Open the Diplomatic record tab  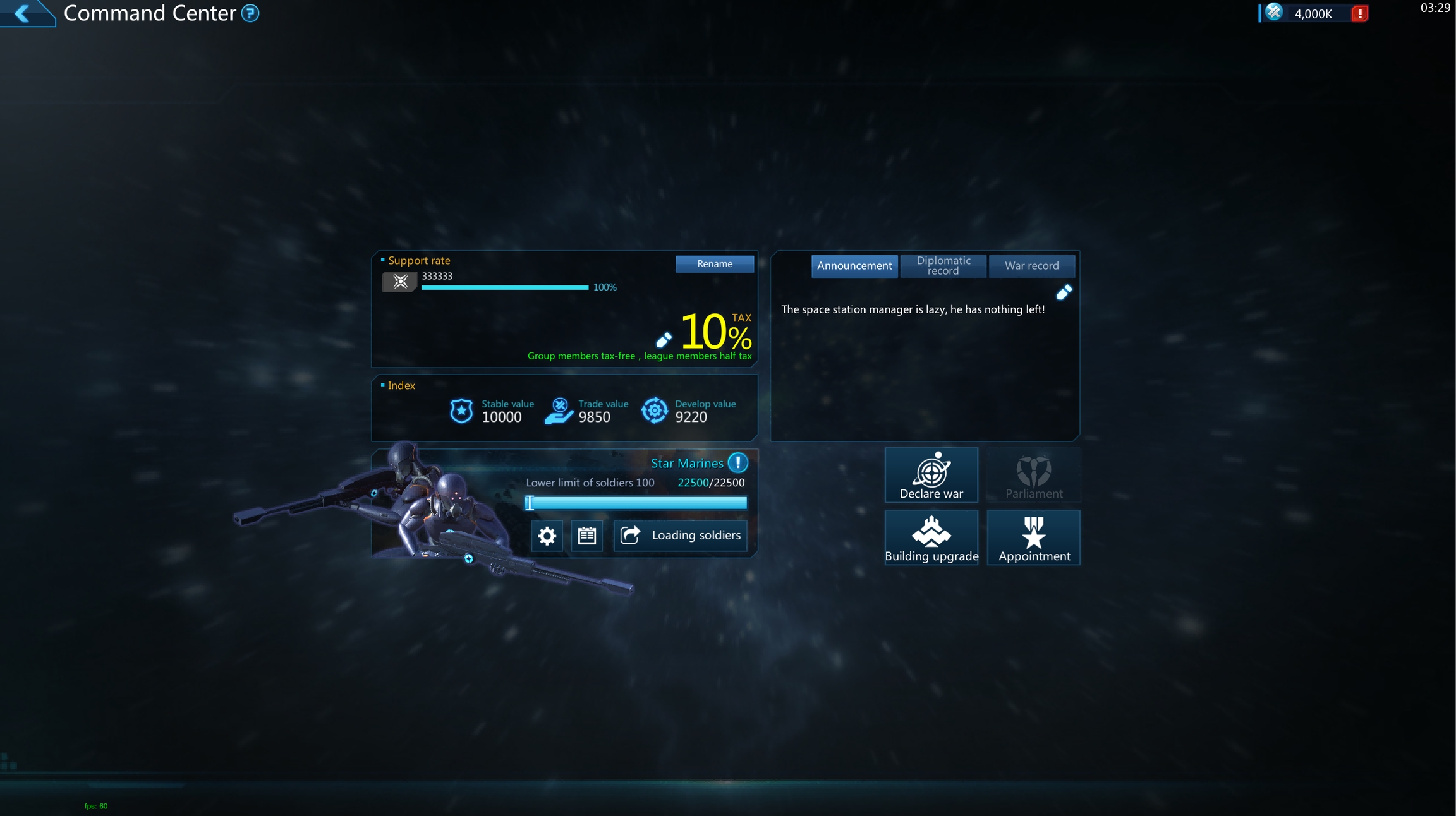[943, 266]
